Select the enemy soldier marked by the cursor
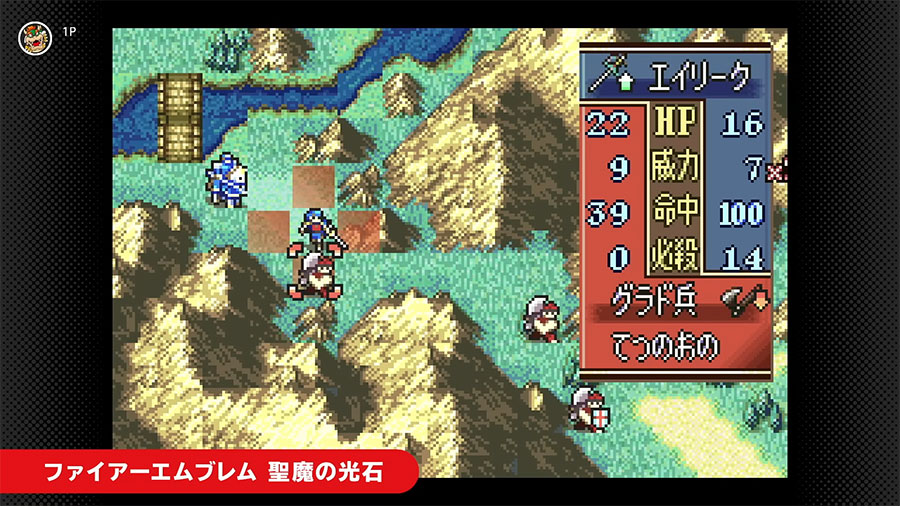 (314, 273)
